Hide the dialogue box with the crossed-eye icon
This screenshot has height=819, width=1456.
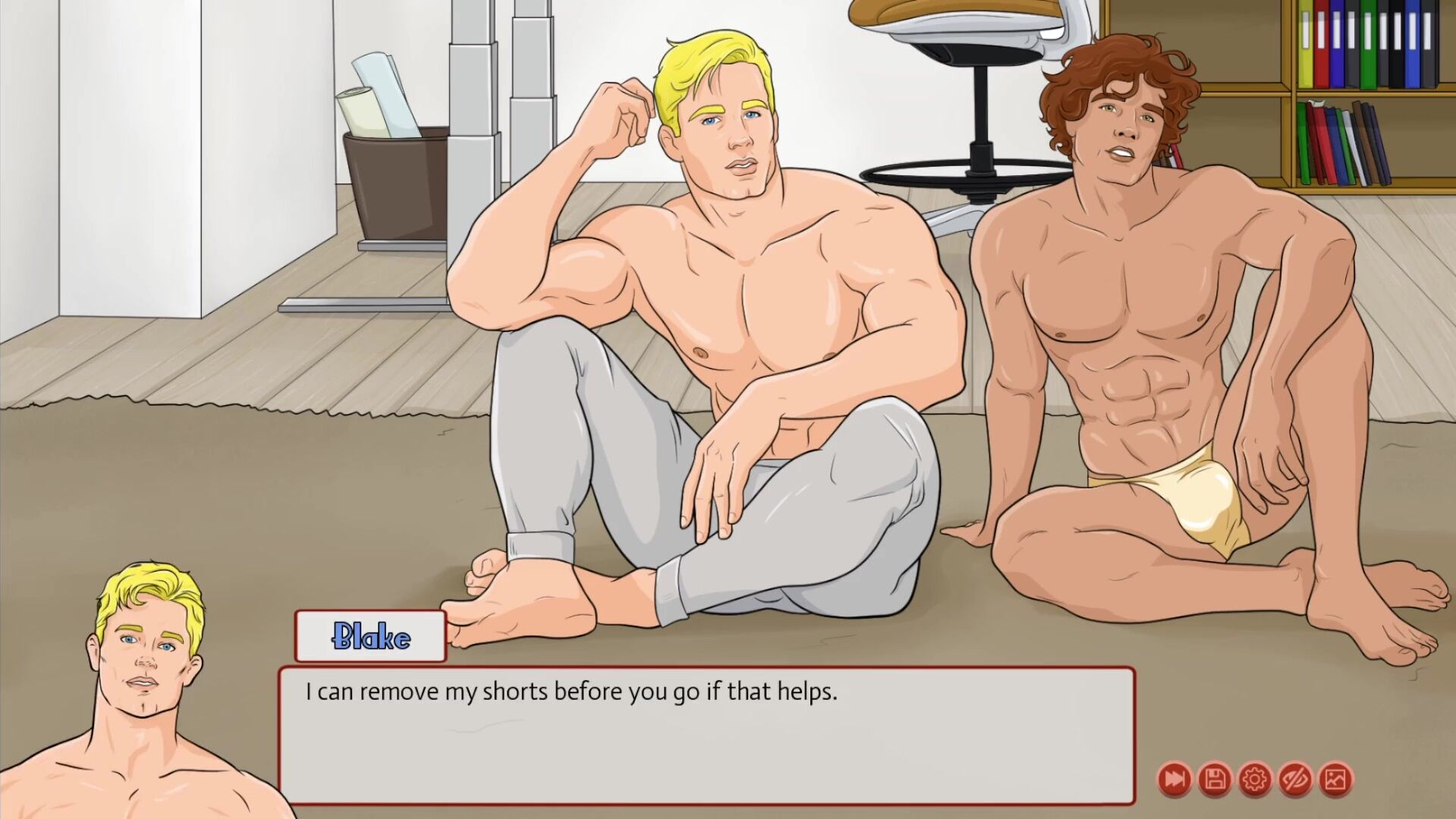click(x=1295, y=779)
